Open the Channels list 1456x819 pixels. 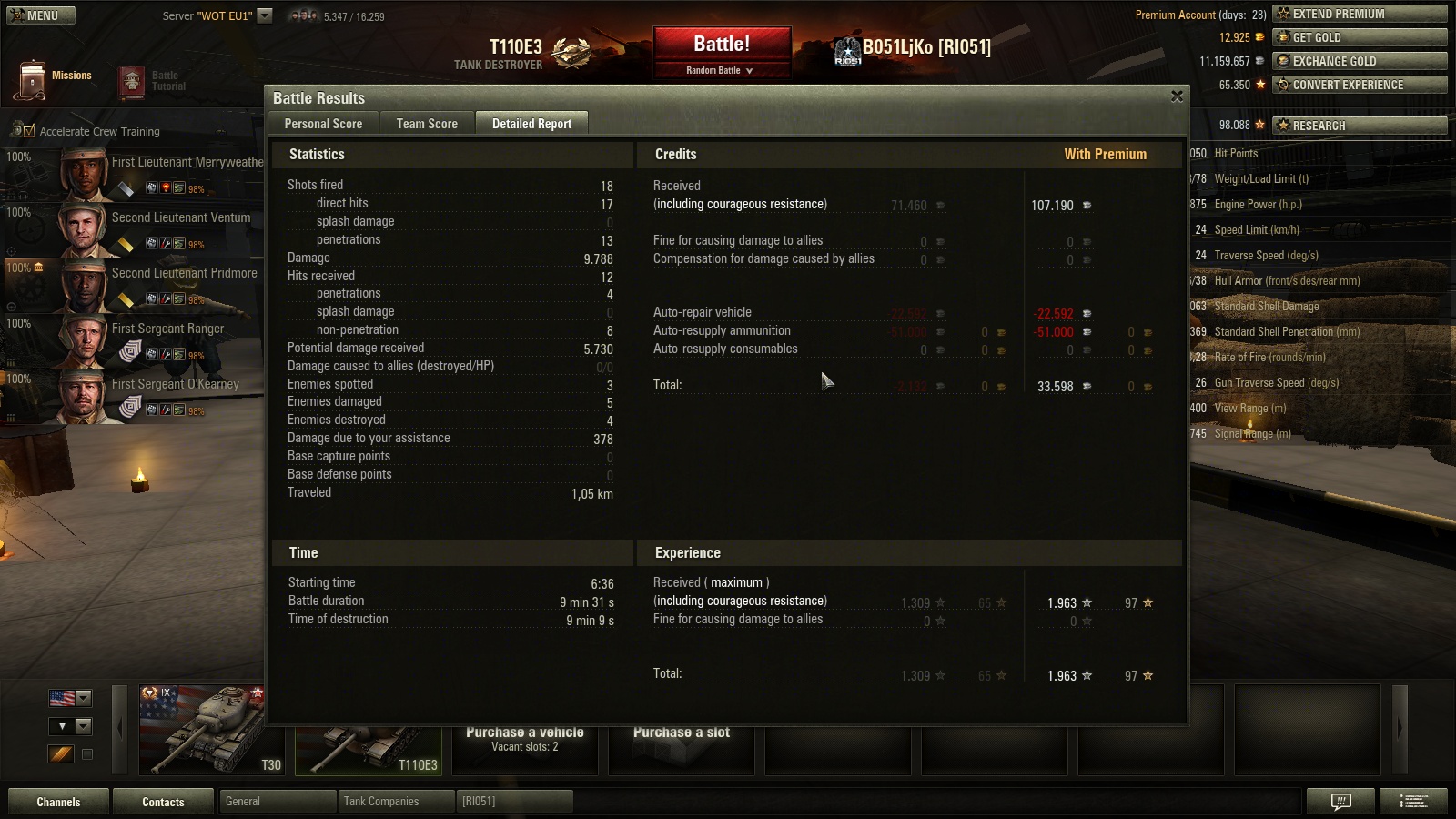click(x=58, y=802)
